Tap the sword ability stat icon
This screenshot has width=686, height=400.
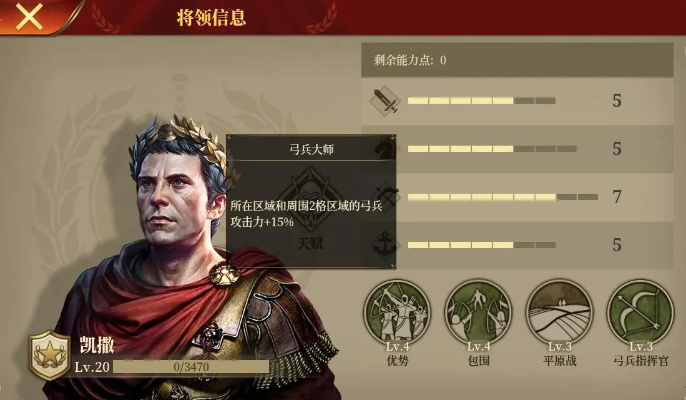[386, 100]
